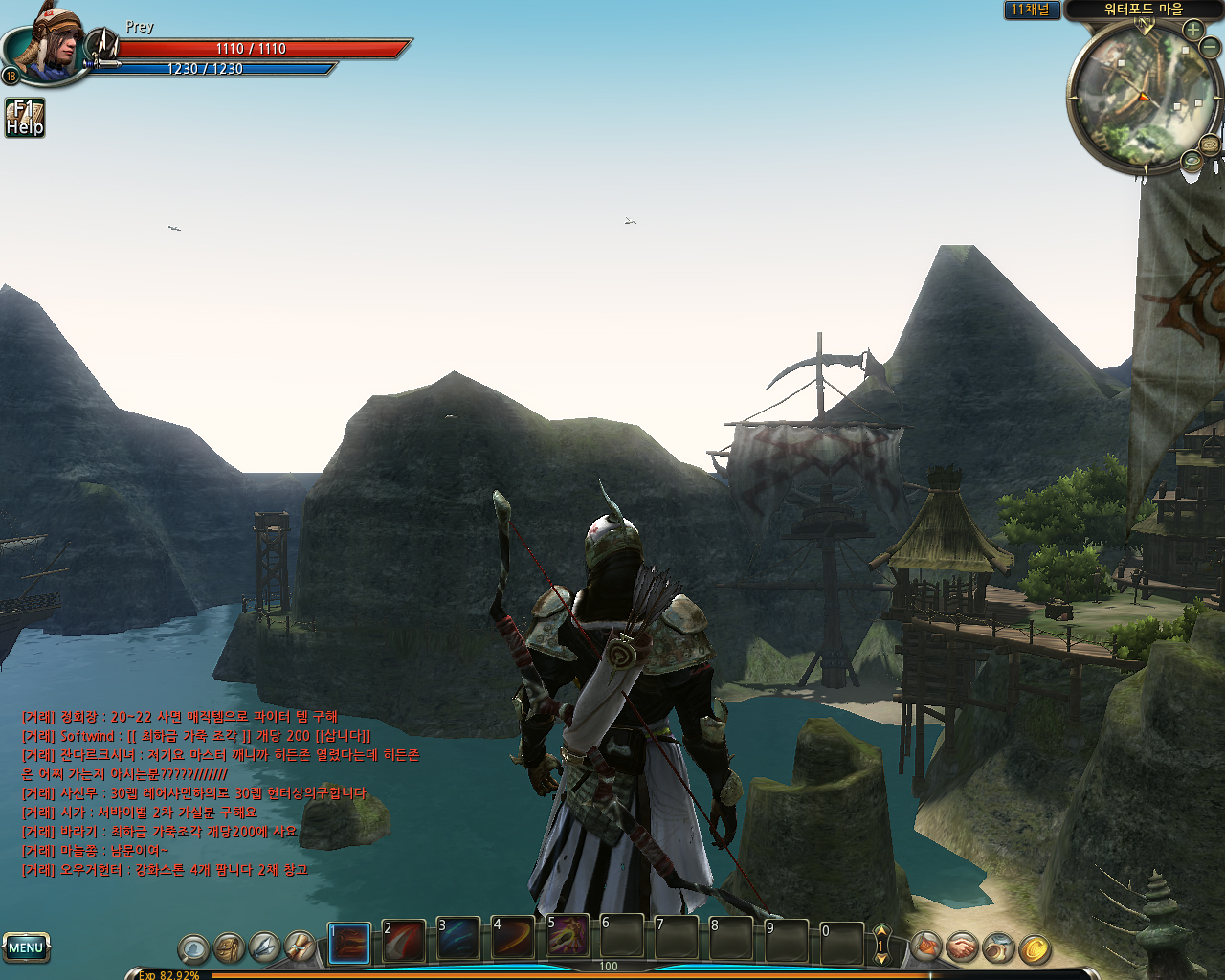1225x980 pixels.
Task: Click the minimap magnifying glass icon
Action: click(x=1192, y=161)
